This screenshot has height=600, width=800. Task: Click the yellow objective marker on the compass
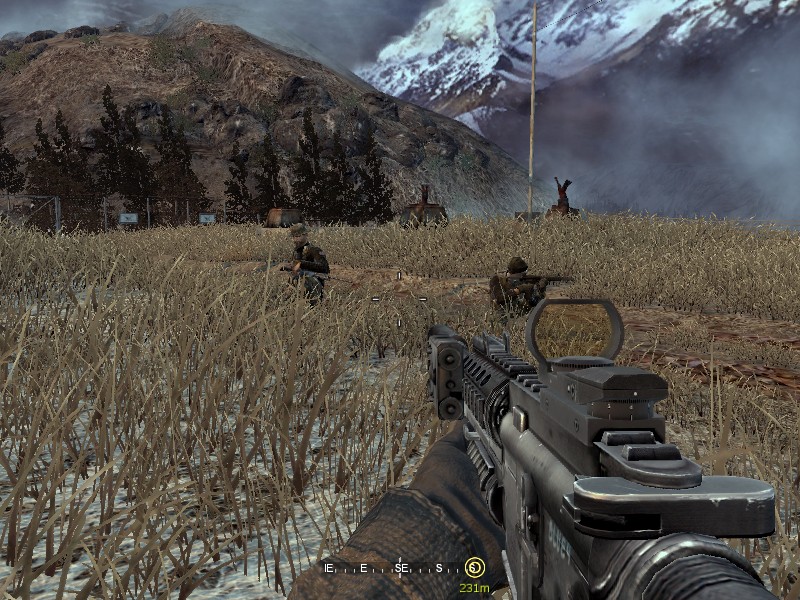[474, 568]
